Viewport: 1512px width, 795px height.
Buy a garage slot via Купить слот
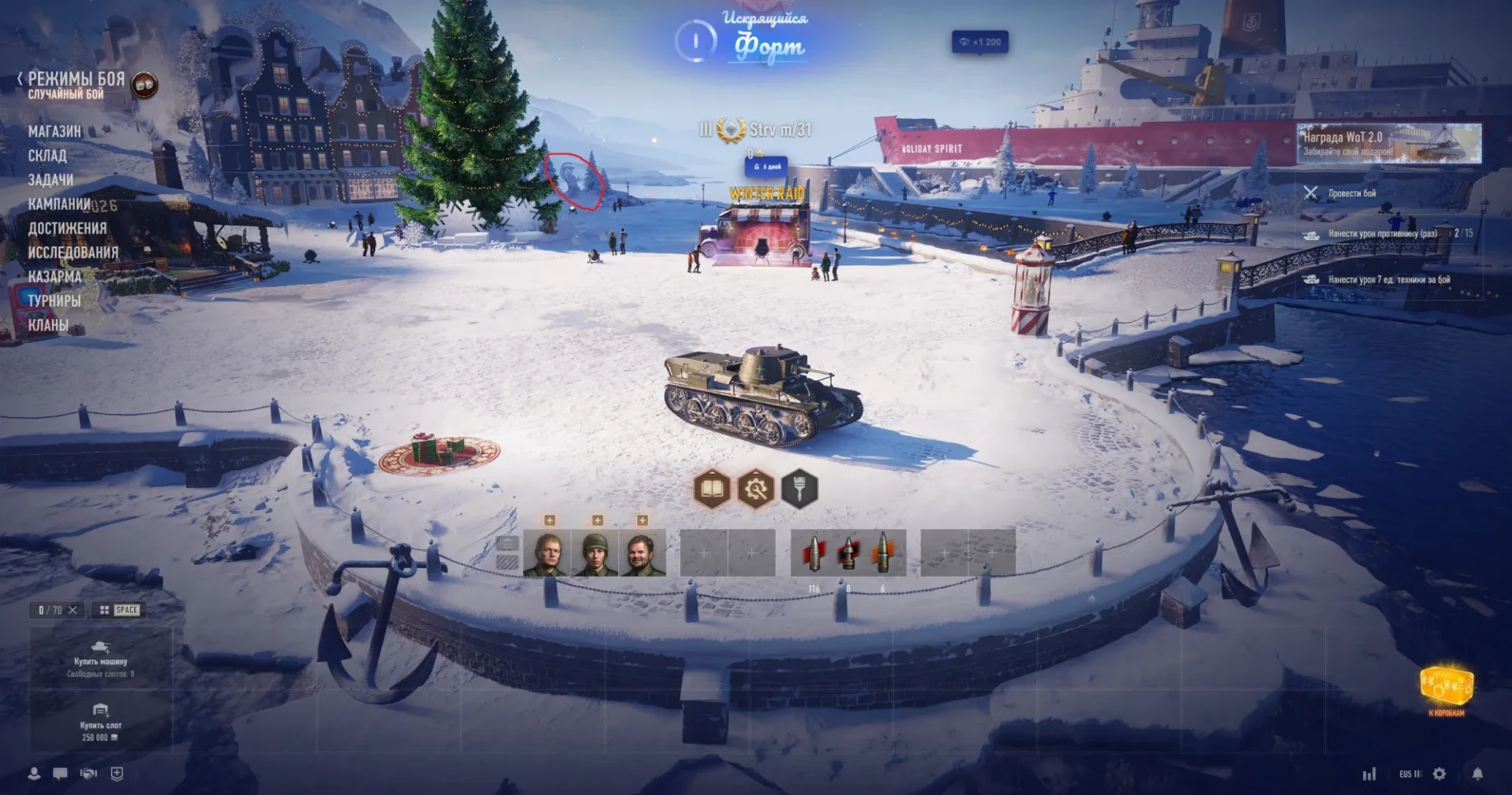click(x=101, y=723)
